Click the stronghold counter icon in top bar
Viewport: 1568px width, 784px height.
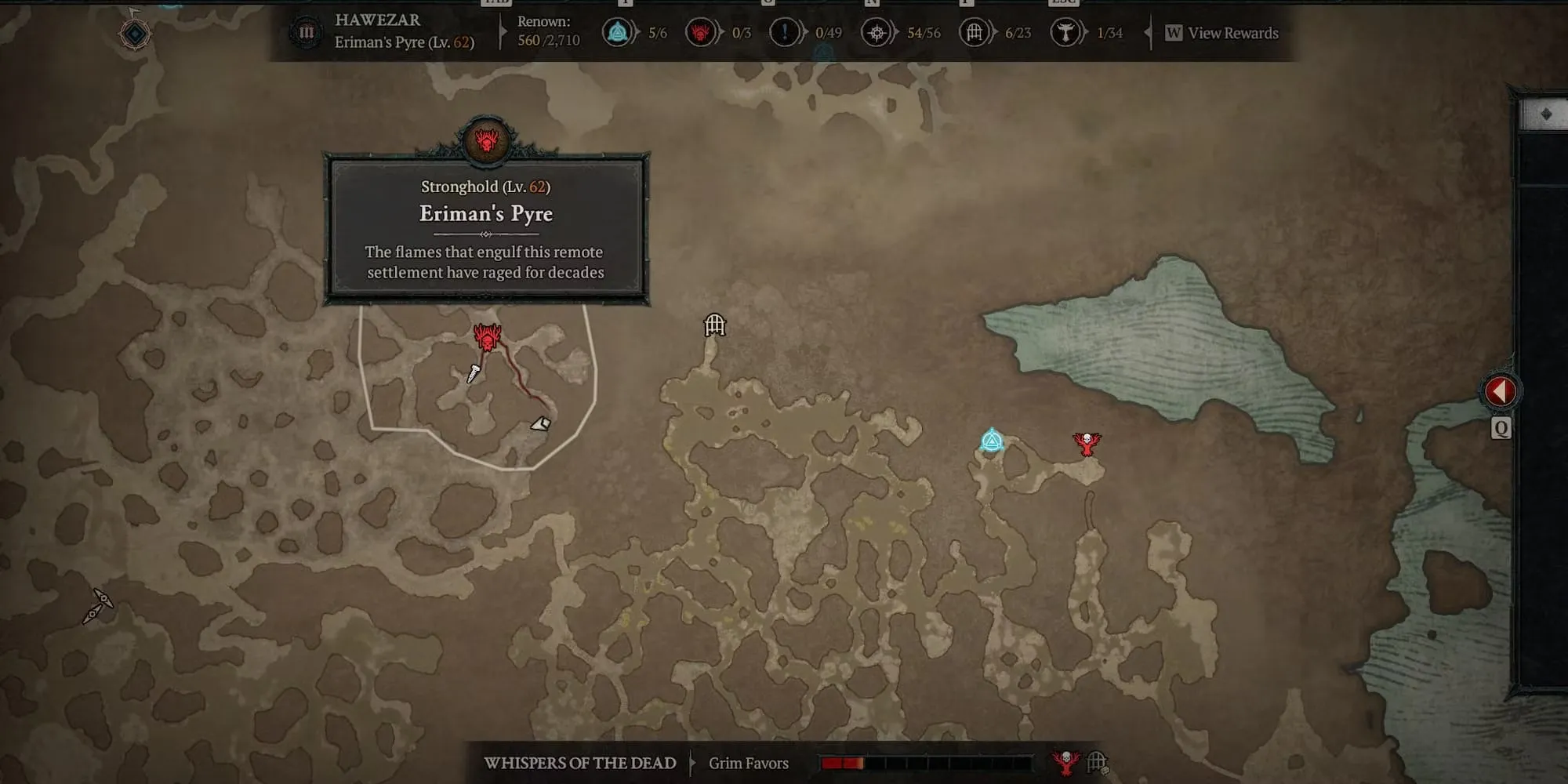[700, 33]
